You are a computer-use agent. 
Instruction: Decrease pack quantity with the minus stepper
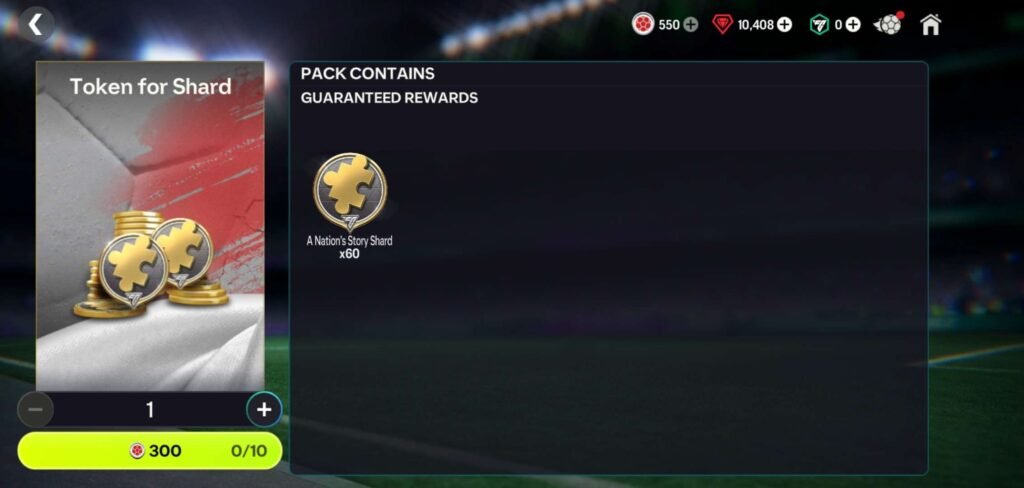point(35,409)
